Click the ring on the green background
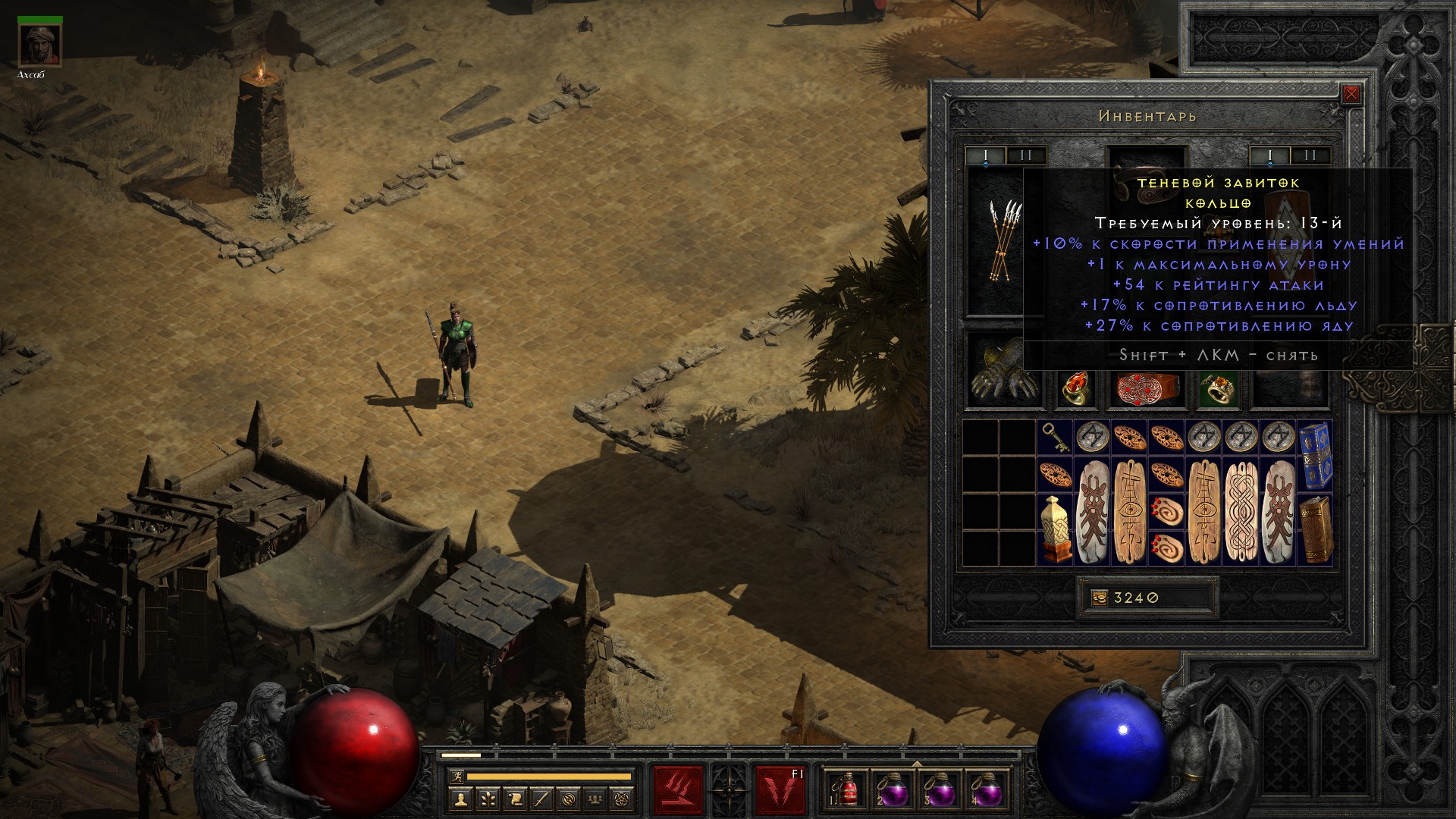Viewport: 1456px width, 819px height. pos(1219,388)
